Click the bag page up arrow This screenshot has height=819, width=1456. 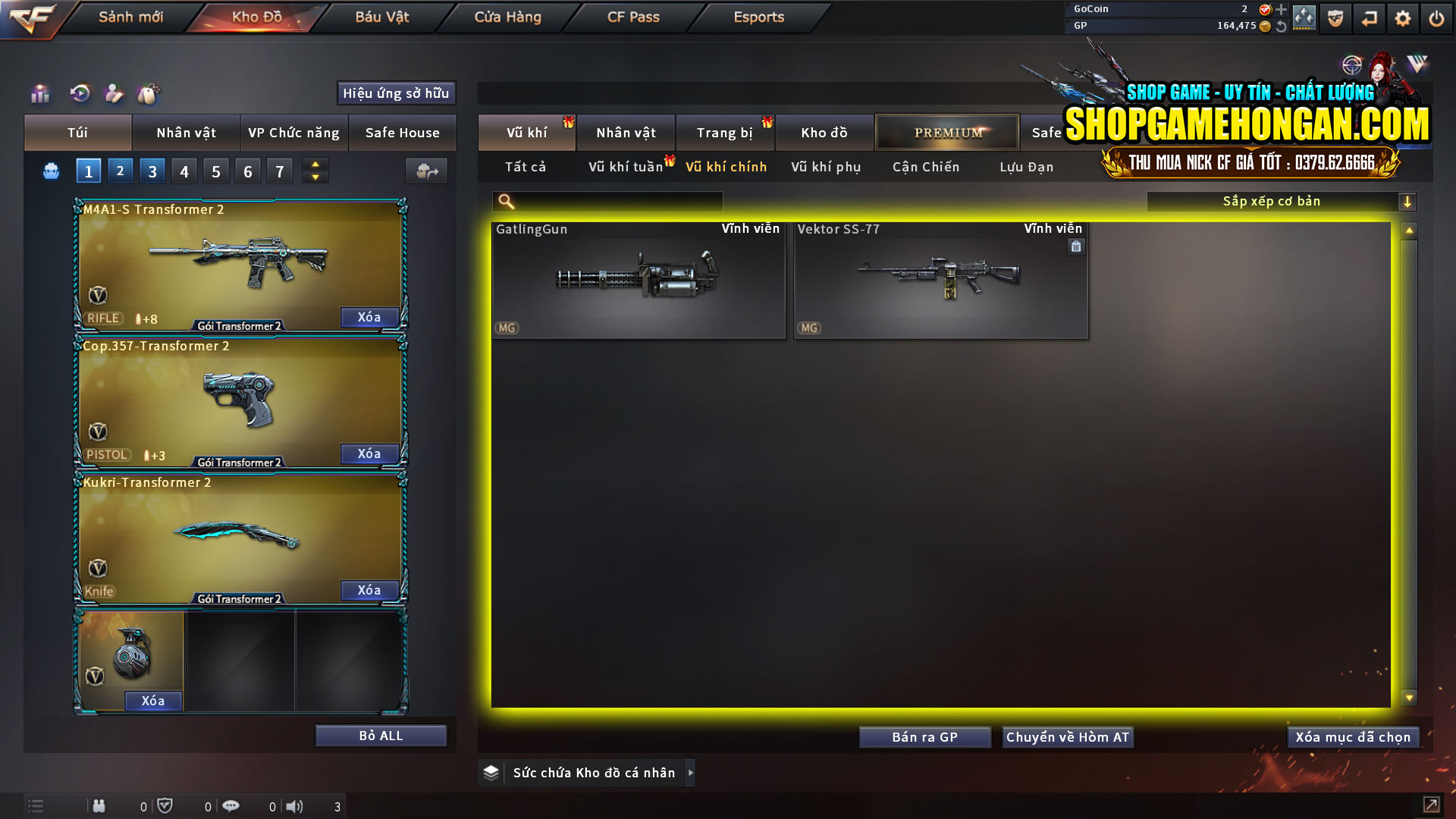(x=315, y=165)
